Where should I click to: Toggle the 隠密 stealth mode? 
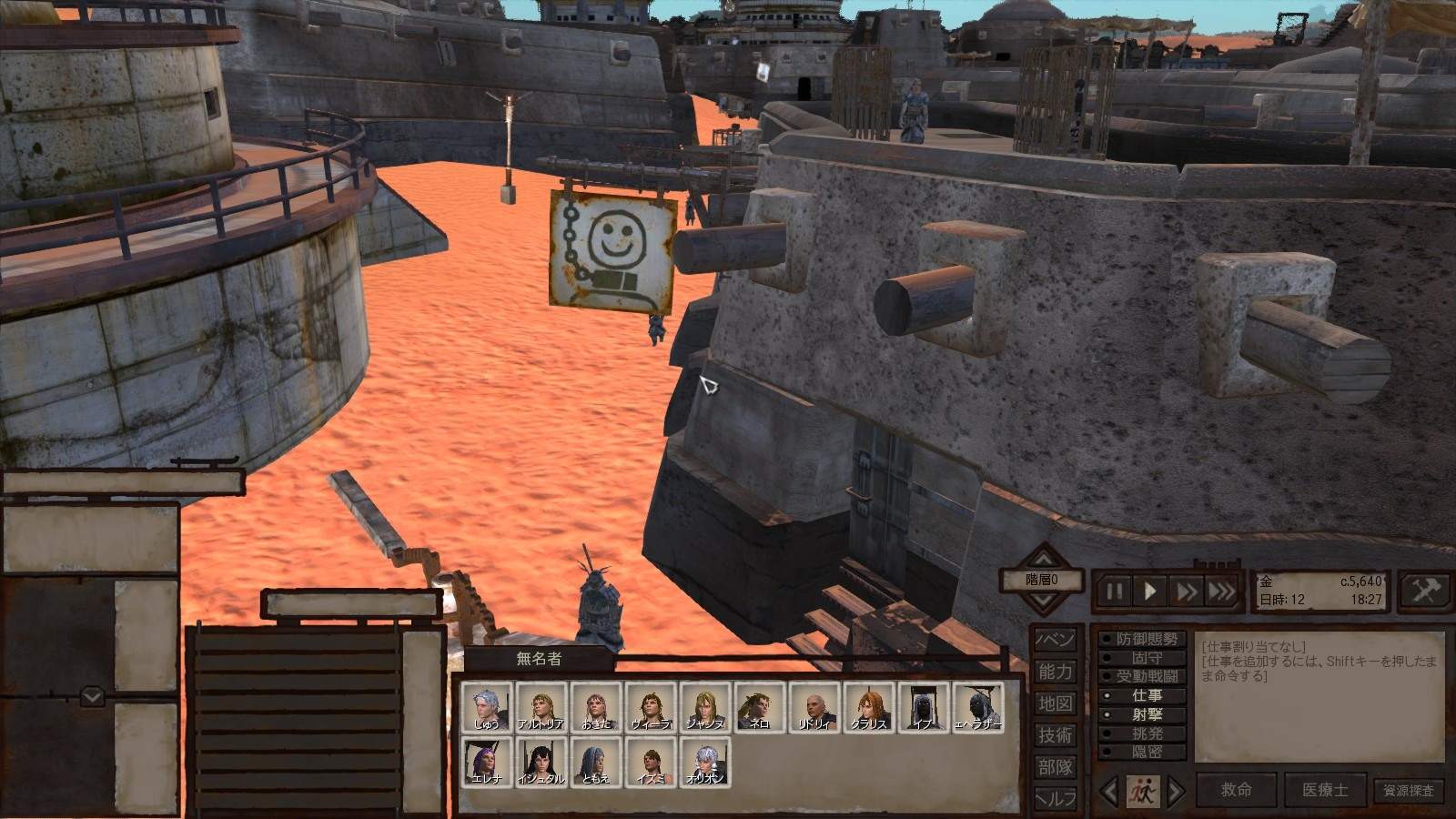click(1146, 753)
